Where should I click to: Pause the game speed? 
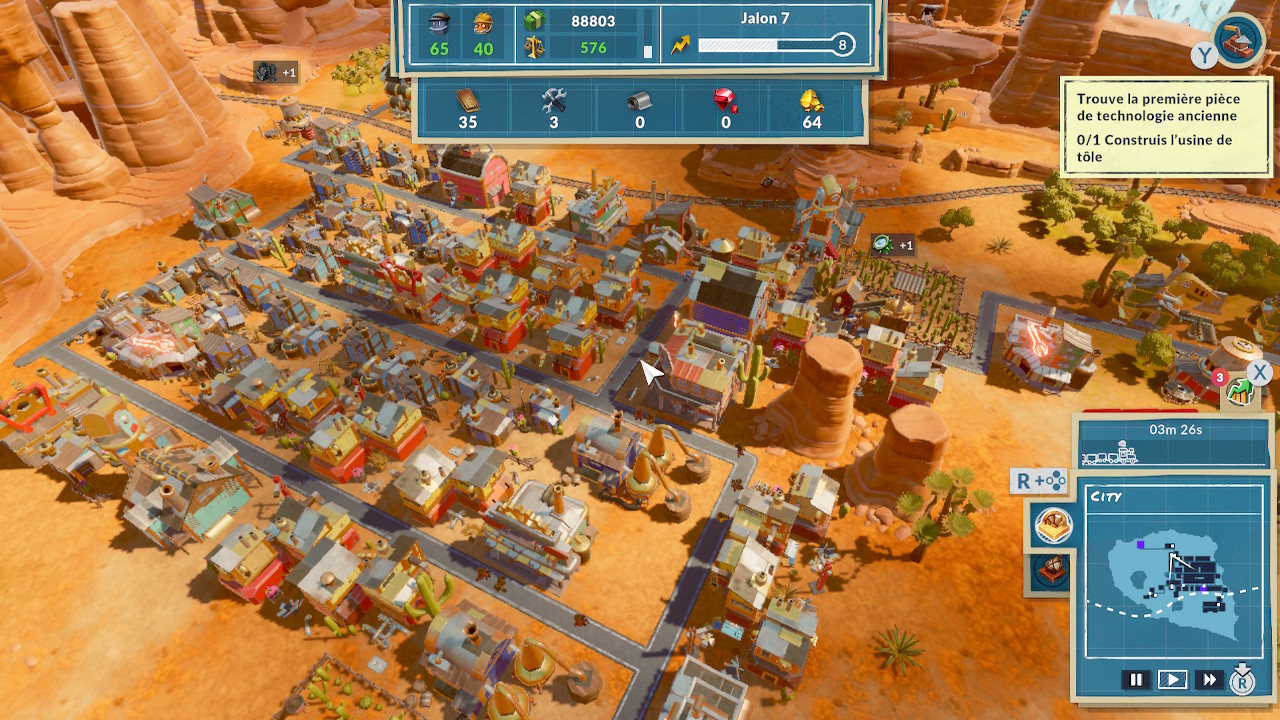click(1136, 680)
